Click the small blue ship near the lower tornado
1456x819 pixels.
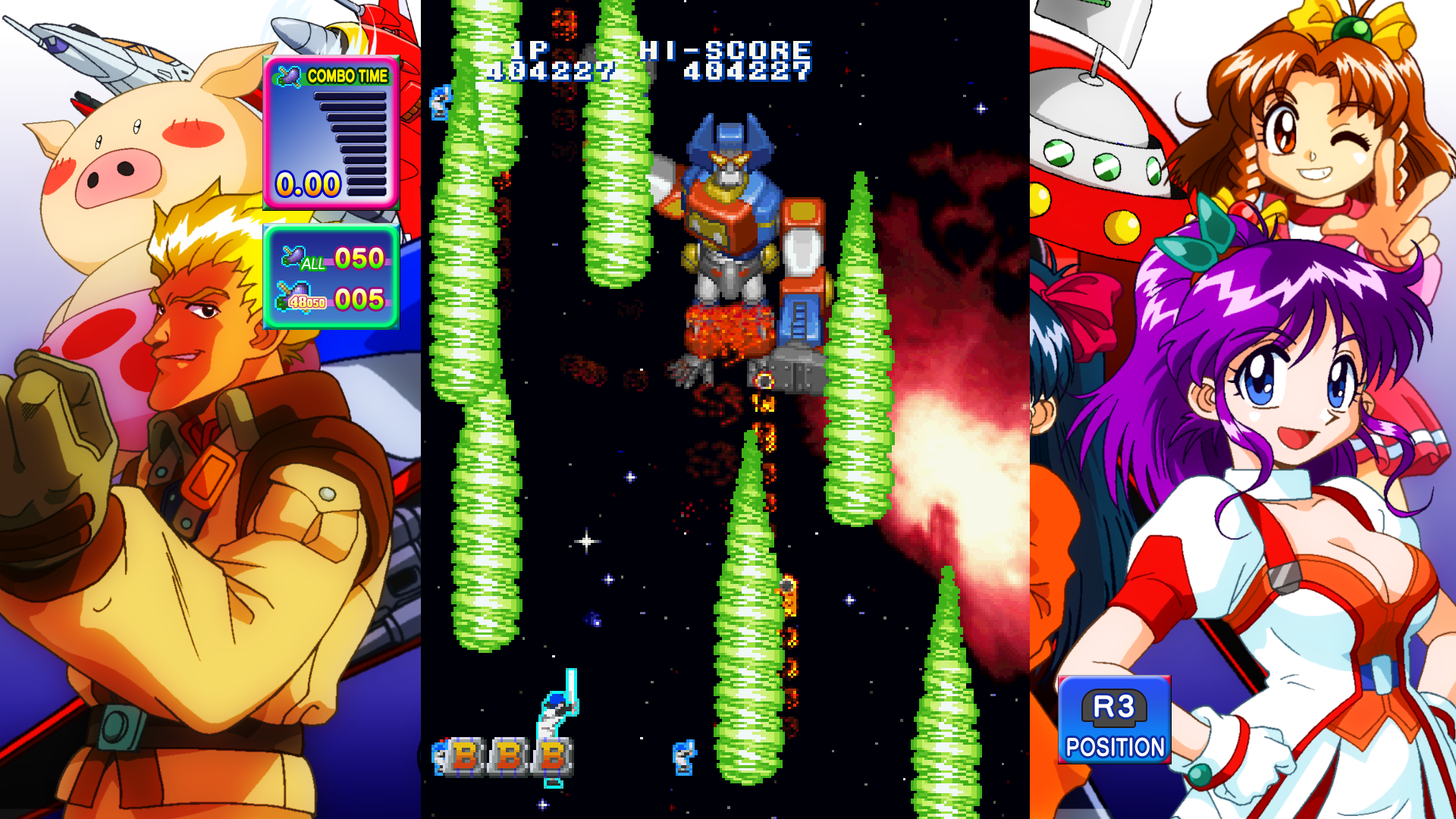click(684, 758)
